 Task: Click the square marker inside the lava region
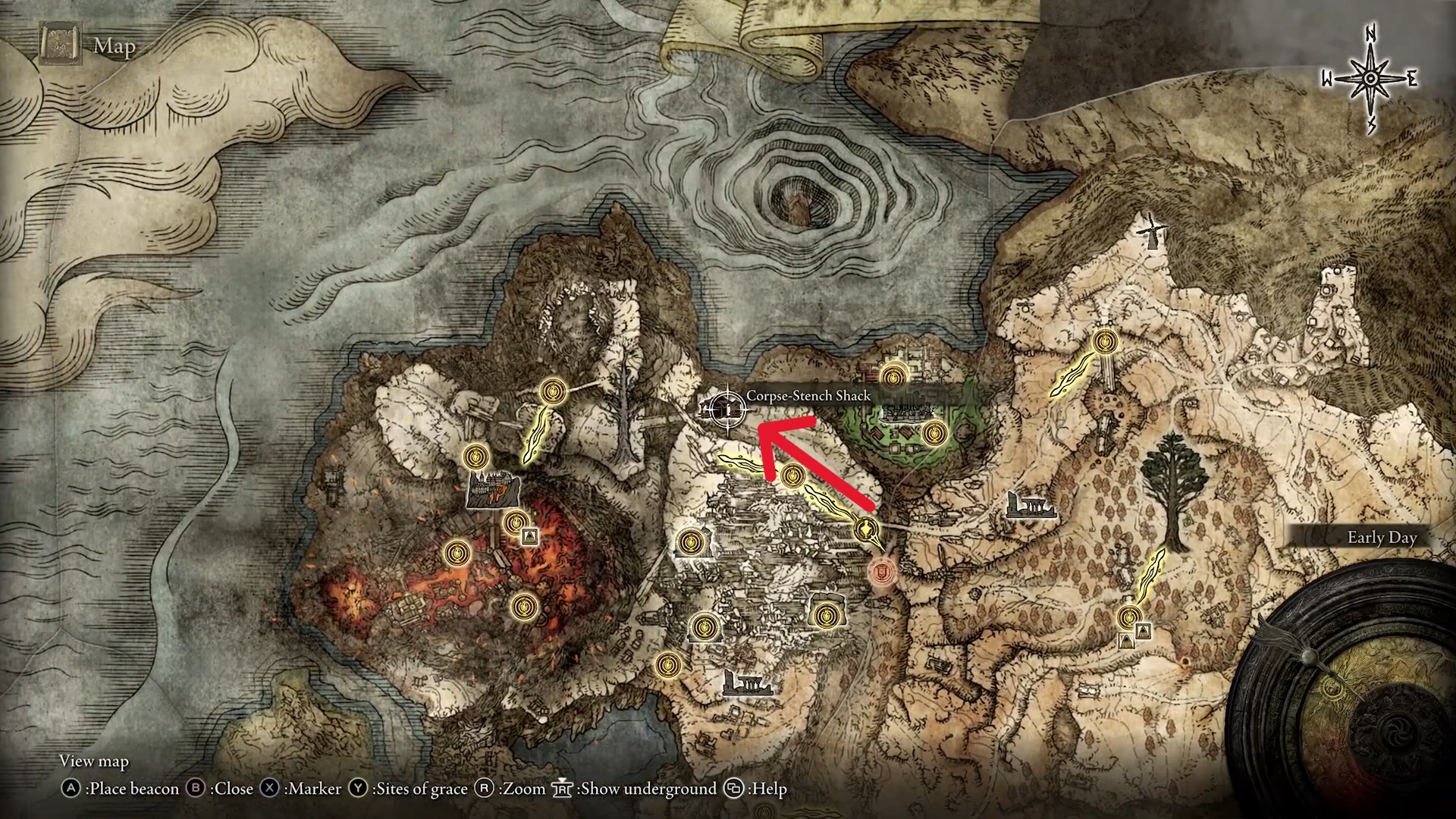click(530, 537)
